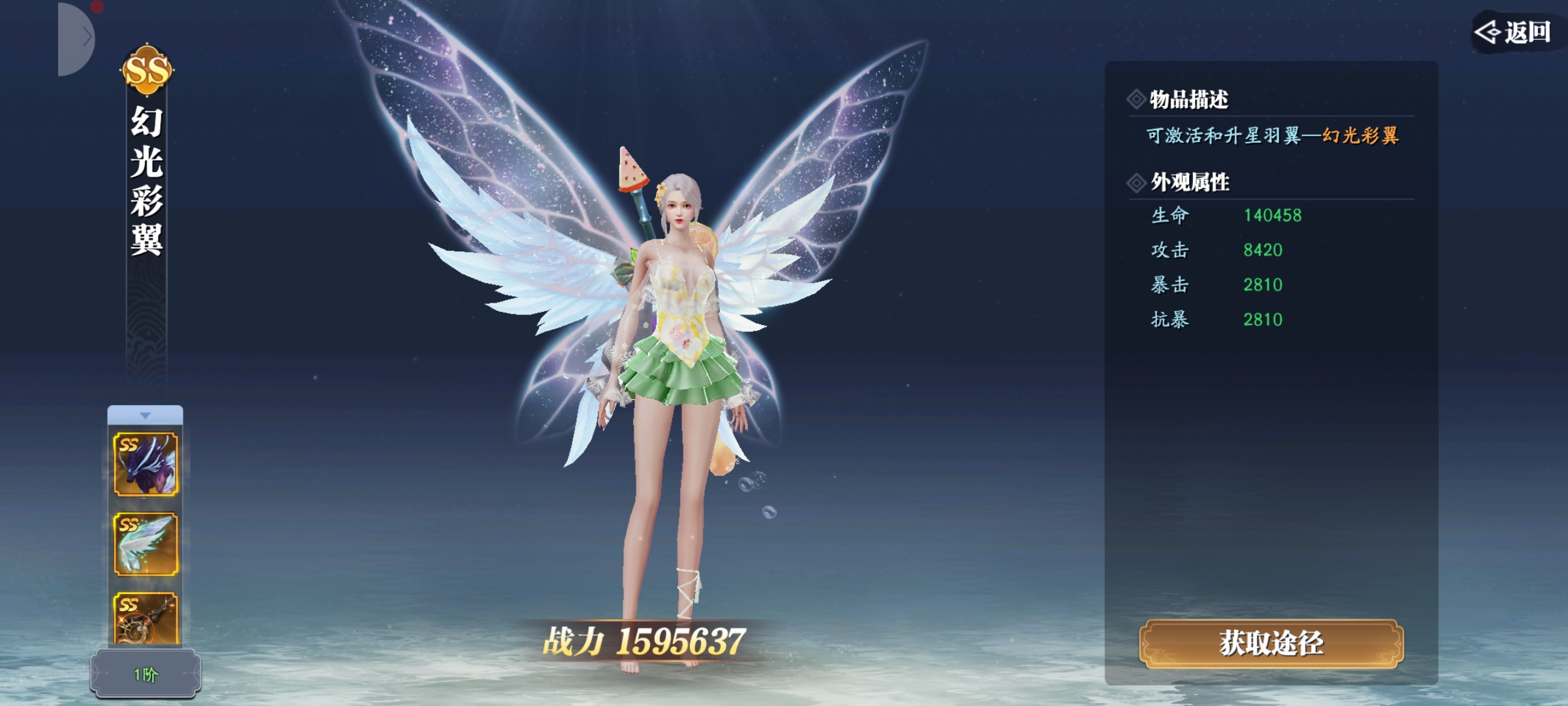Select the bronze mechanical SS wings thumbnail
Screen dimensions: 1568x706
146,619
